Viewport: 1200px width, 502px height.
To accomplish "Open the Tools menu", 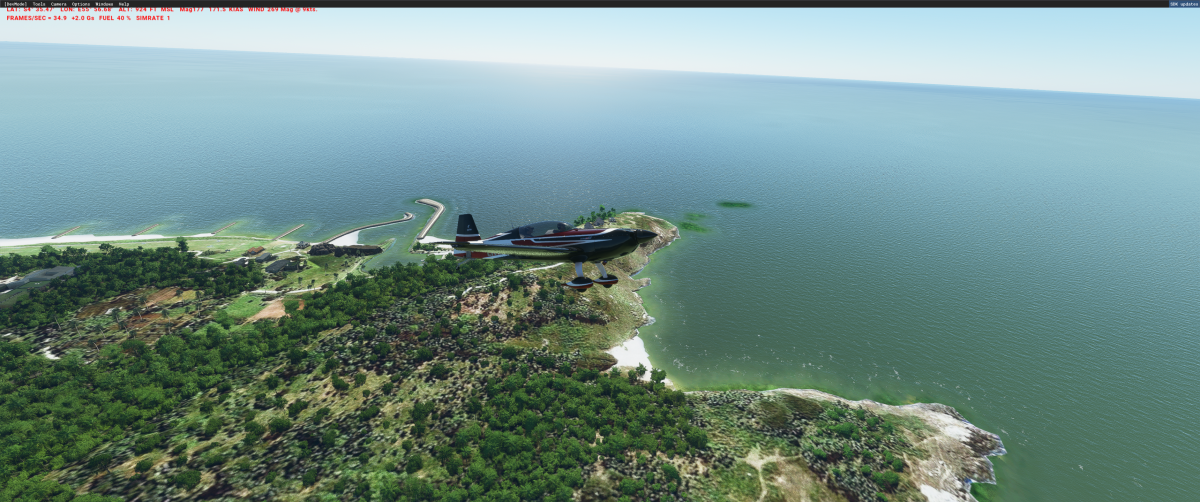I will [x=39, y=4].
